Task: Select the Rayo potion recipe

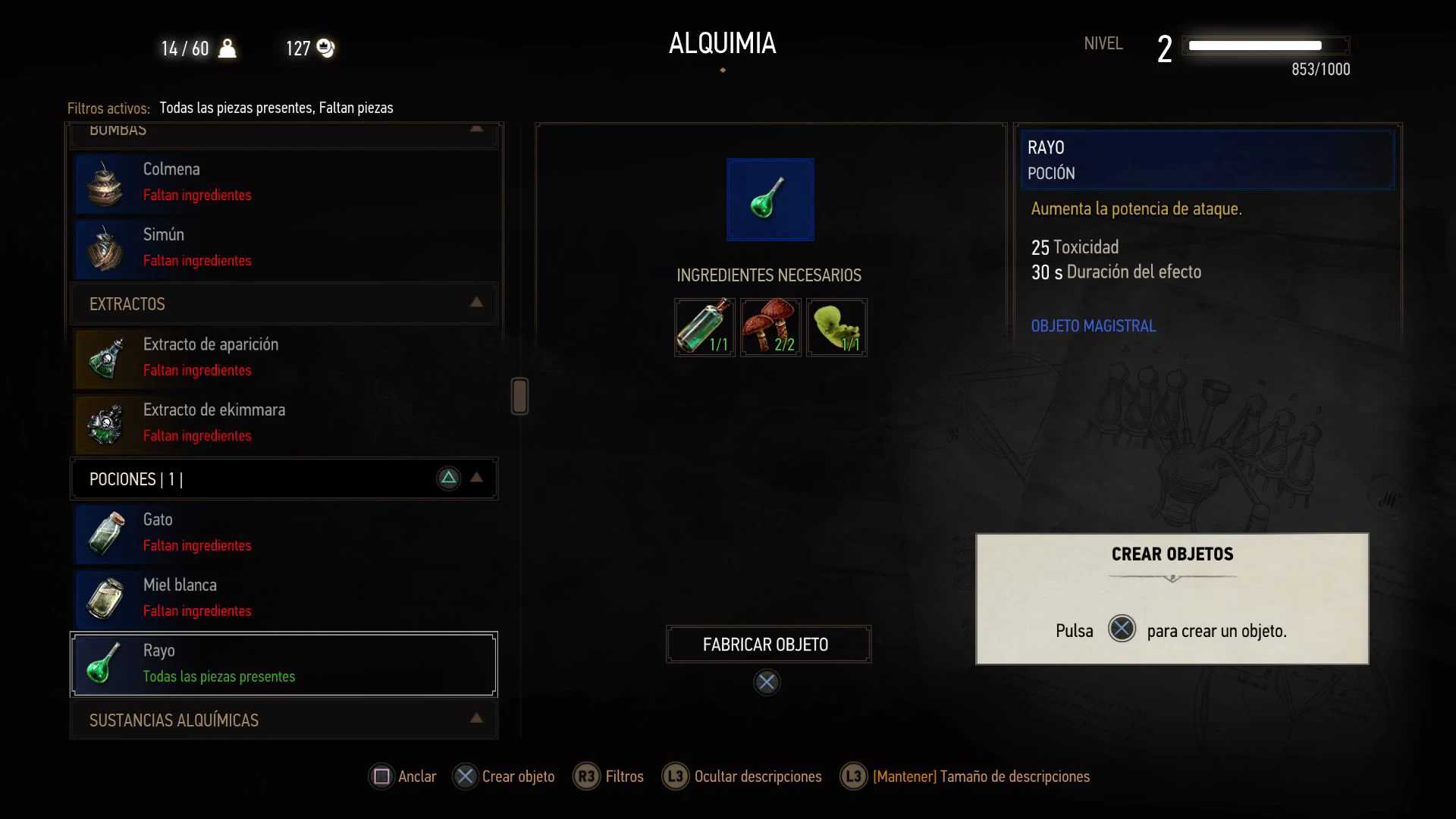Action: click(x=284, y=664)
